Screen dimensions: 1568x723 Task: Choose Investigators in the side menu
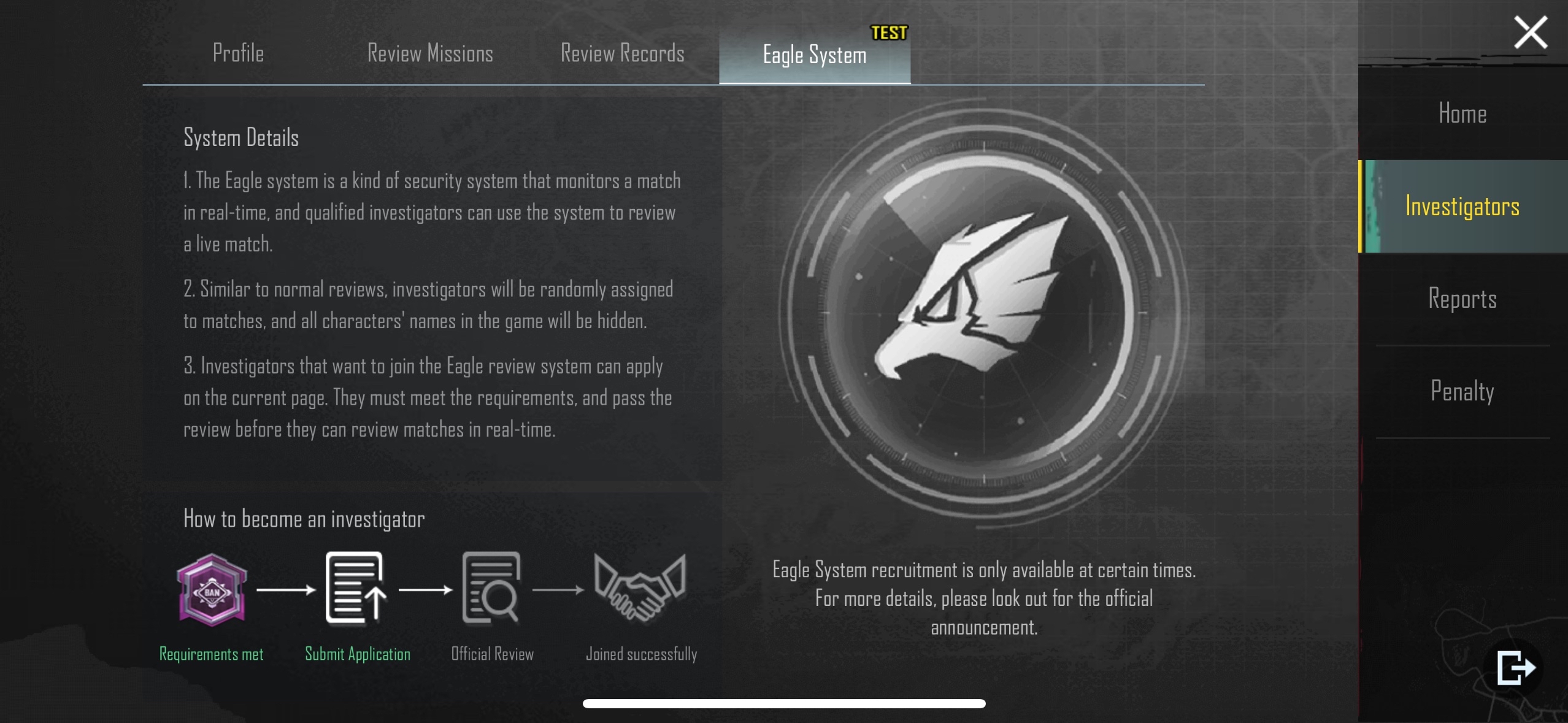click(1462, 207)
